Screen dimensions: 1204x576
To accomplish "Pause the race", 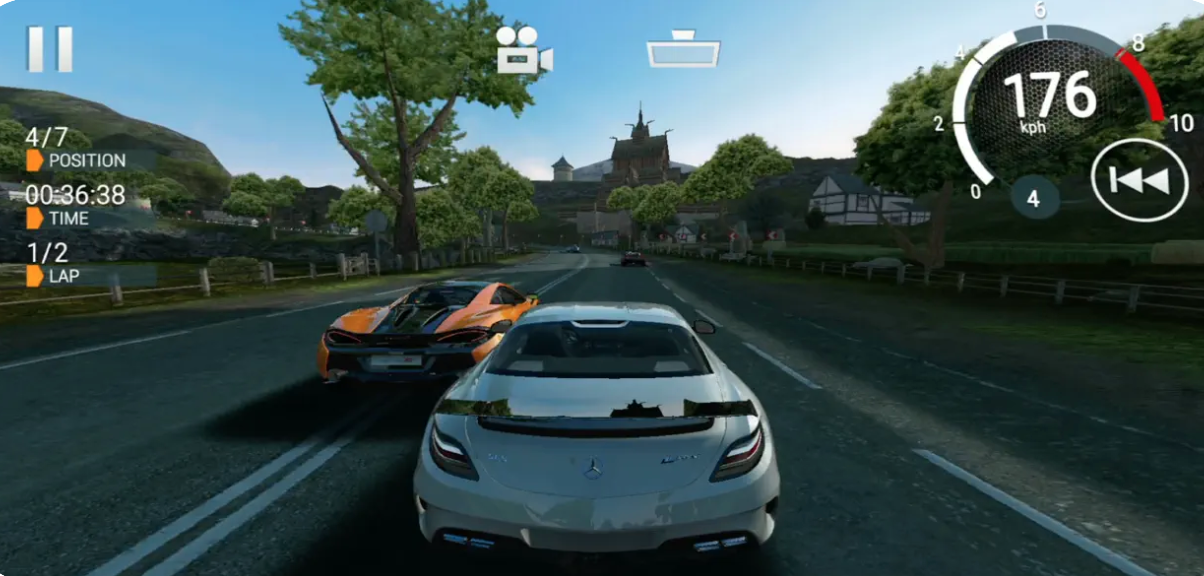I will click(x=50, y=49).
